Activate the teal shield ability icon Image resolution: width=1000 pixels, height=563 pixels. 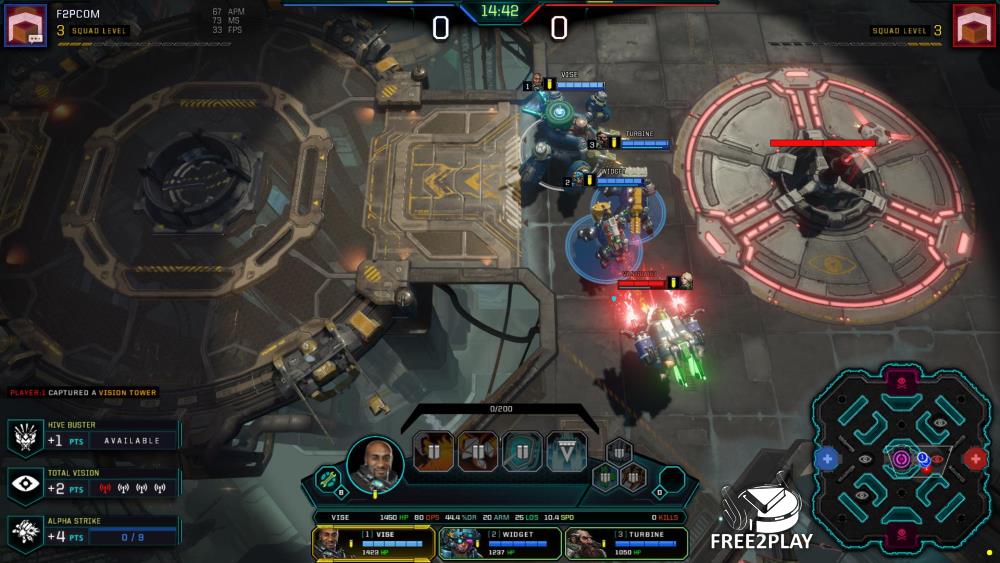(522, 452)
